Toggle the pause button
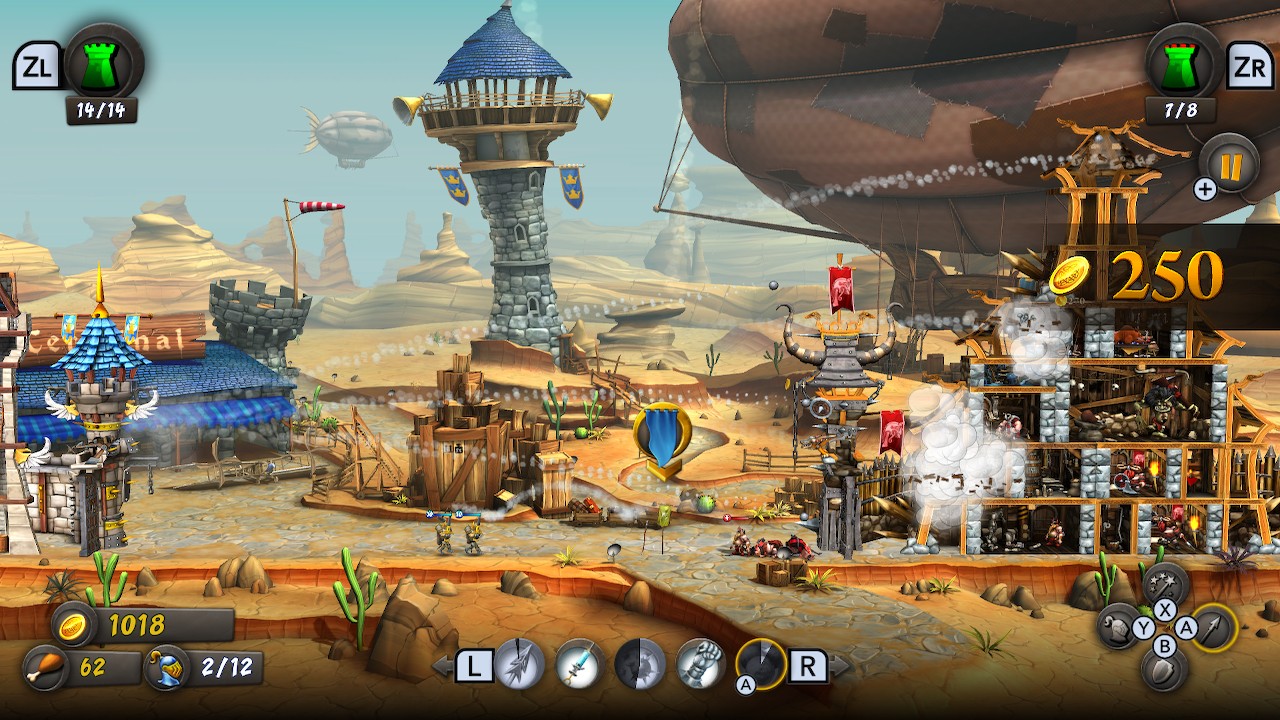This screenshot has height=720, width=1280. (x=1233, y=166)
